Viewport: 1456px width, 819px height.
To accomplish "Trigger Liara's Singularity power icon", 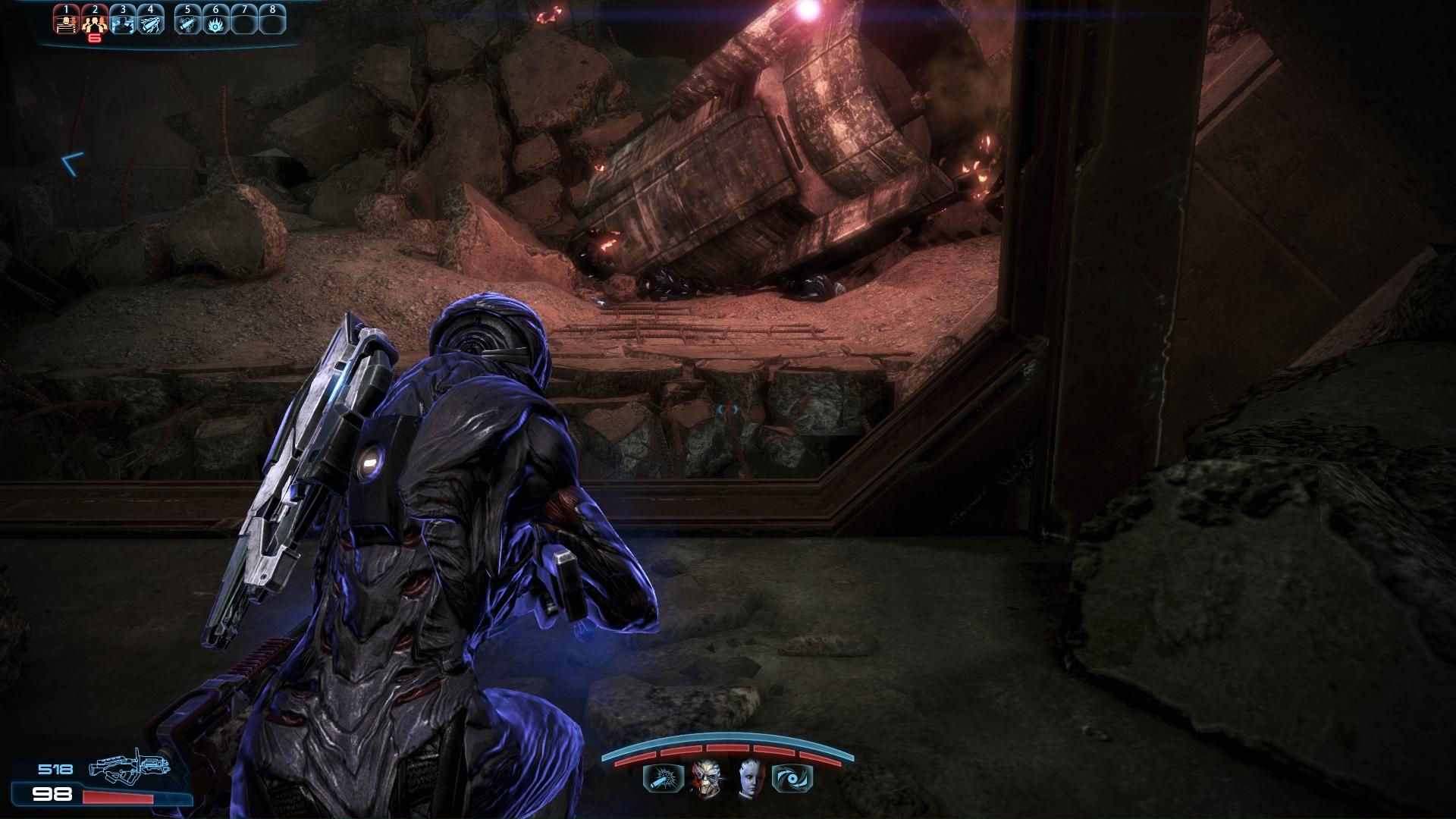I will 792,778.
